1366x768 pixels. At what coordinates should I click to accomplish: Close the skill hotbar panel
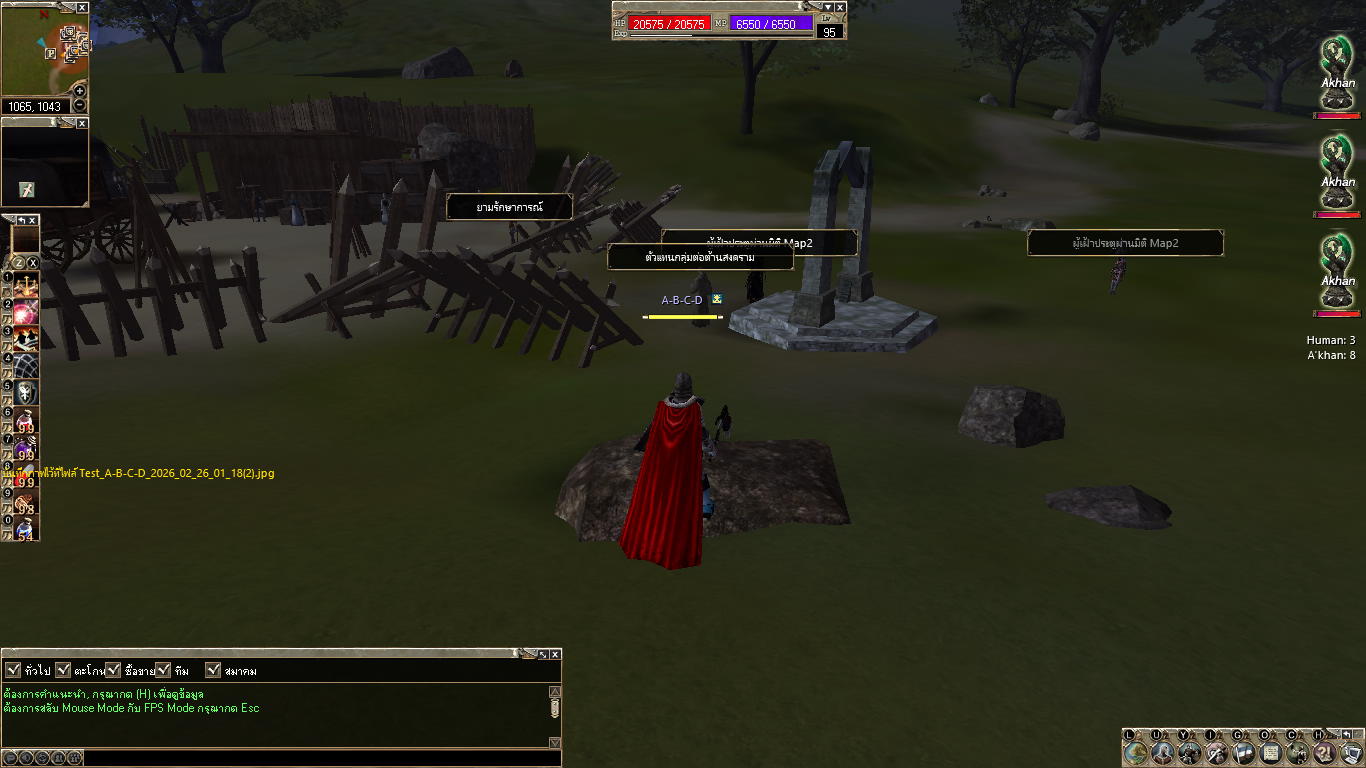point(32,220)
